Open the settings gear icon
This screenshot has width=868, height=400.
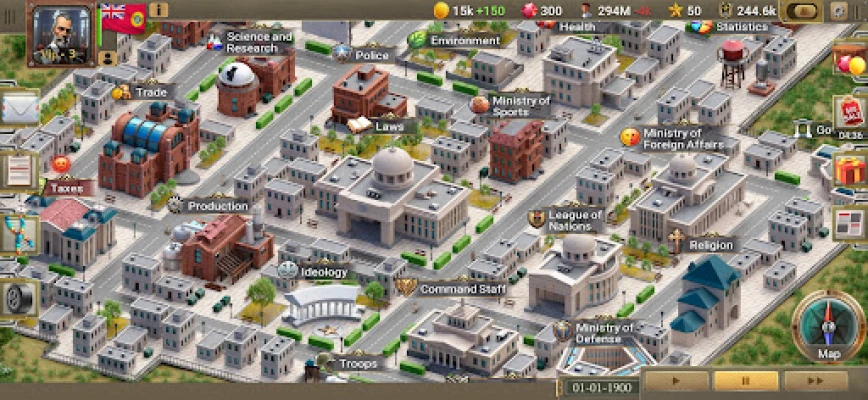coord(838,10)
